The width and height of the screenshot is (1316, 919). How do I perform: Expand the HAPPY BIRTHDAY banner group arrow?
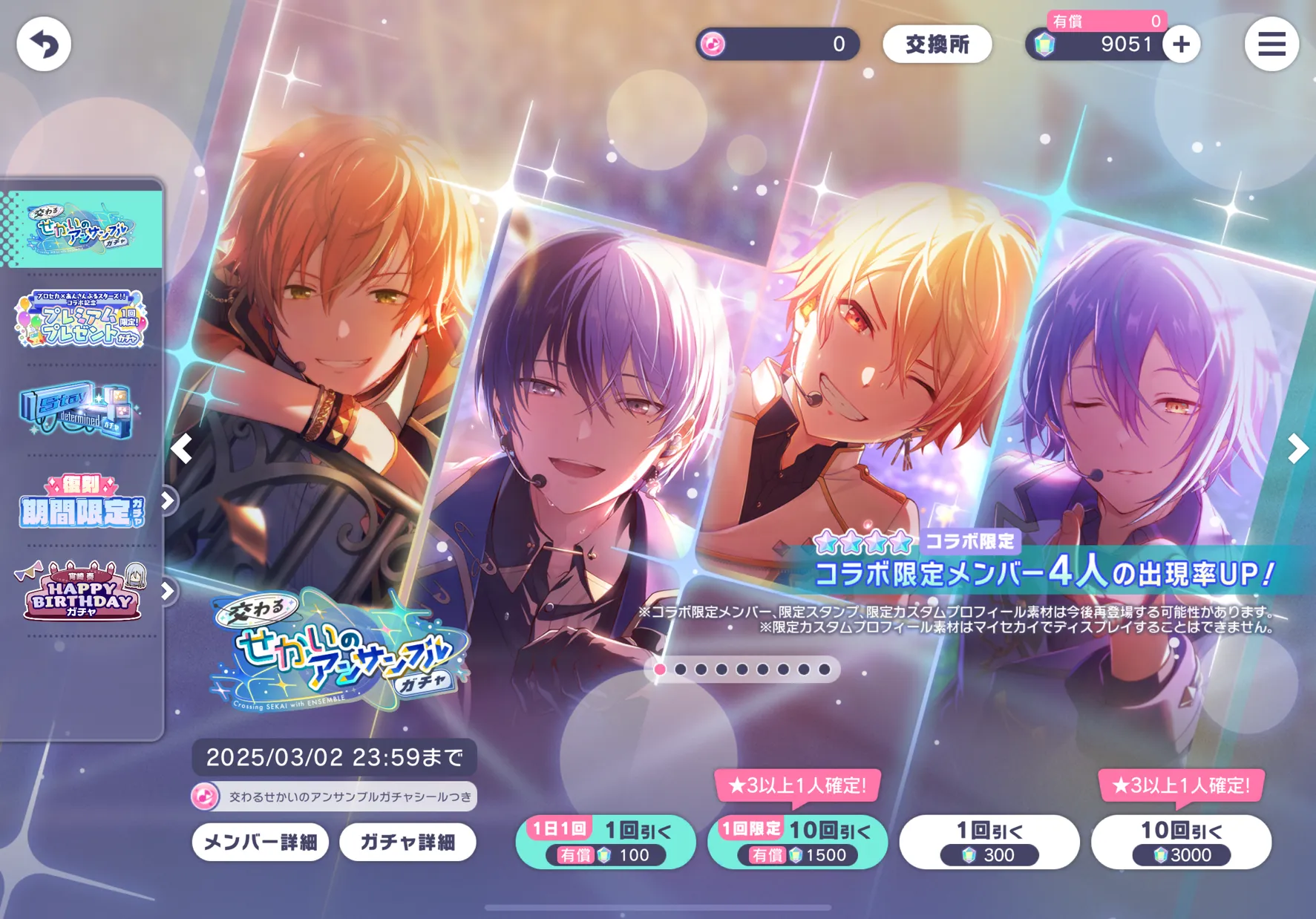tap(168, 591)
